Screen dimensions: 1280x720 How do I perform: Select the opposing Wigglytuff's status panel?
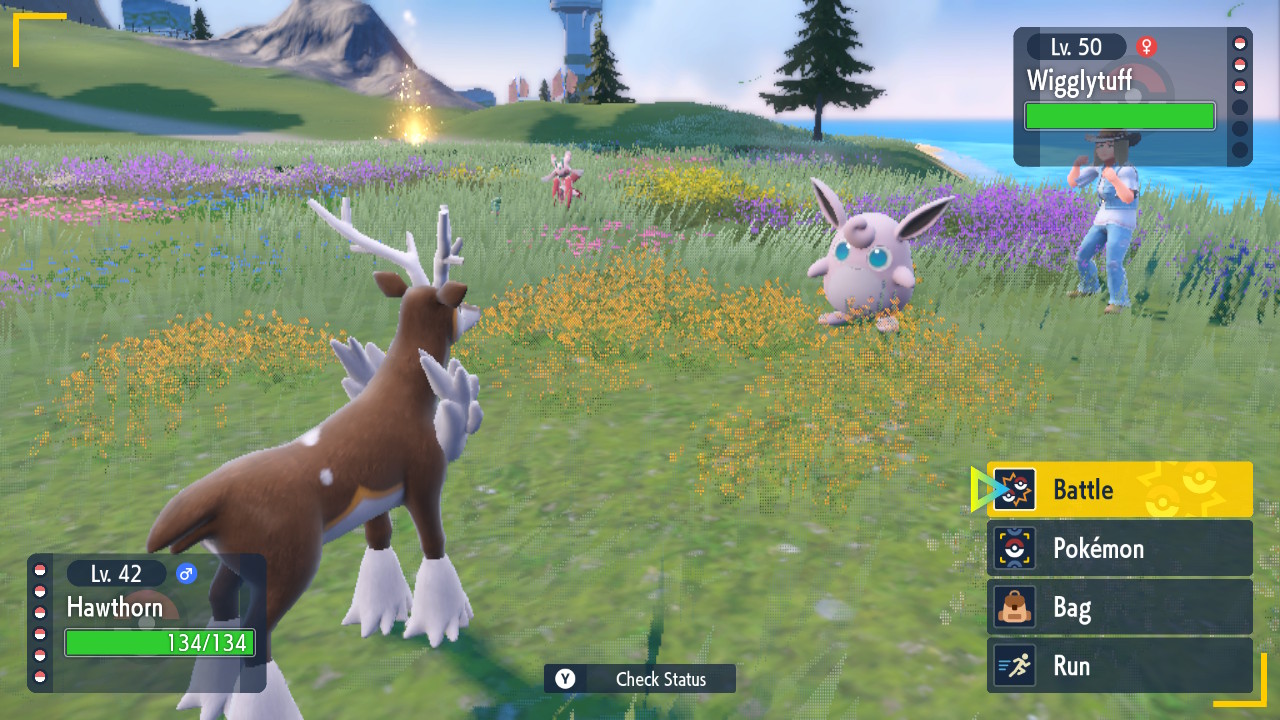[1132, 96]
